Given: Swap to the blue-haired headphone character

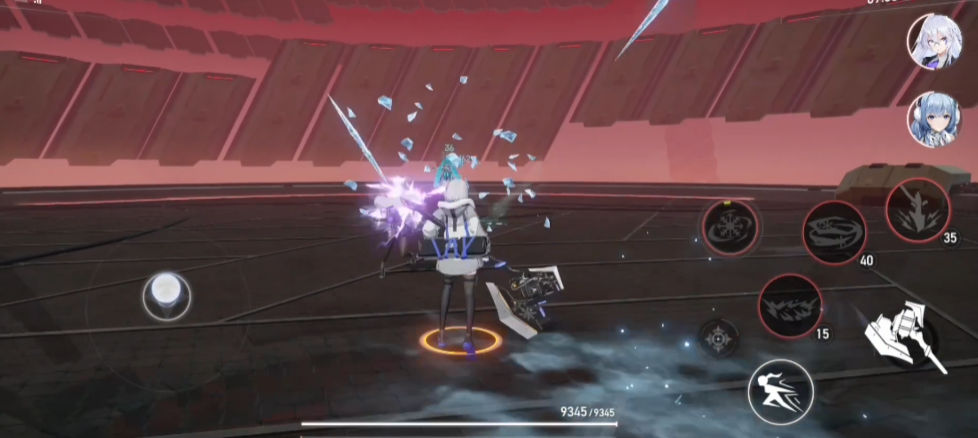Looking at the screenshot, I should [x=934, y=118].
